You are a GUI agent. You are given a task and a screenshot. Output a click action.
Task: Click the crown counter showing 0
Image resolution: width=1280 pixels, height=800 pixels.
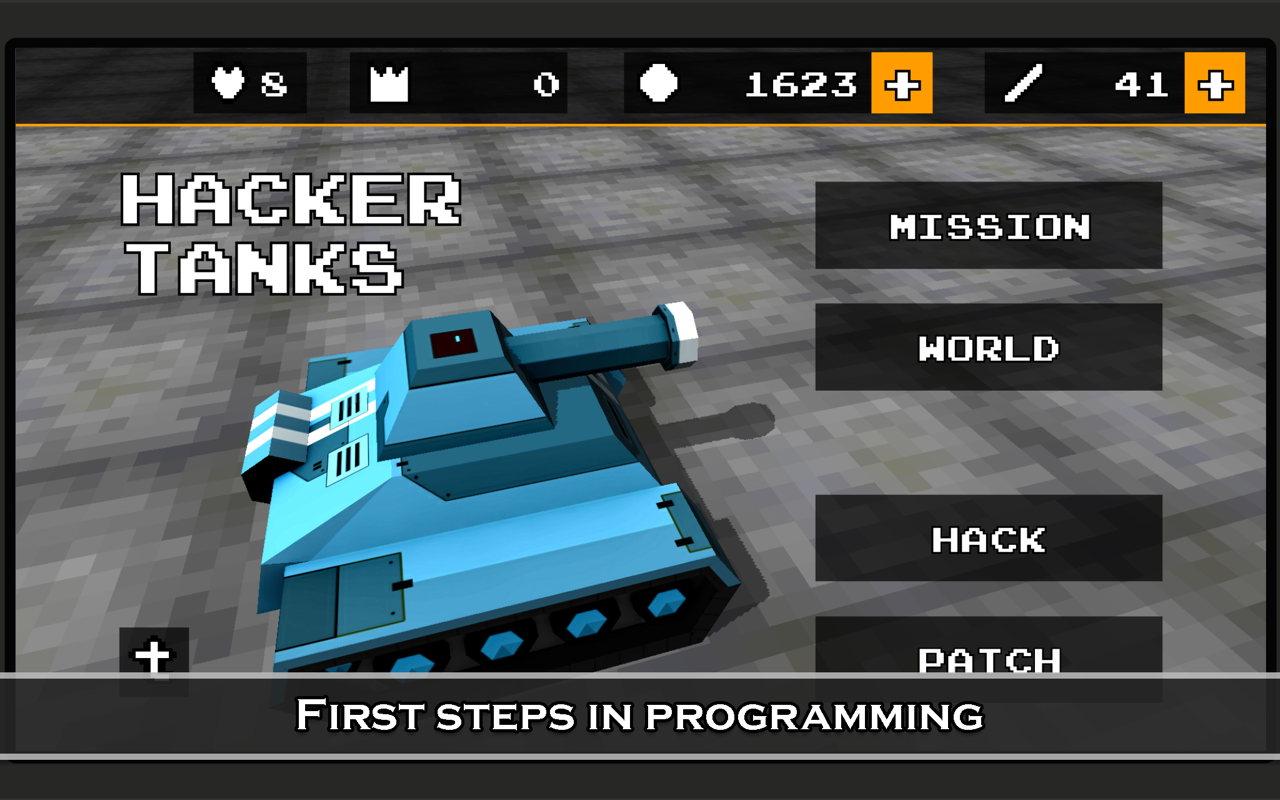(544, 84)
